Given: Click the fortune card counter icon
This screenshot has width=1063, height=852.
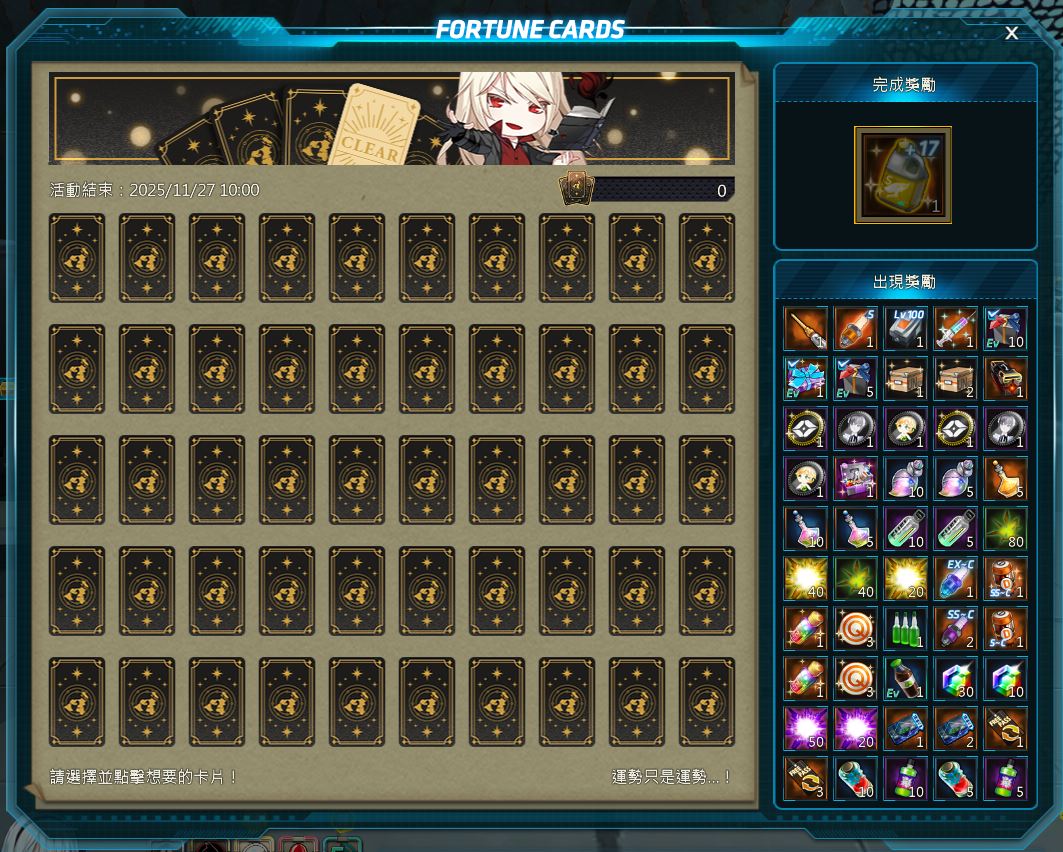Looking at the screenshot, I should click(576, 189).
